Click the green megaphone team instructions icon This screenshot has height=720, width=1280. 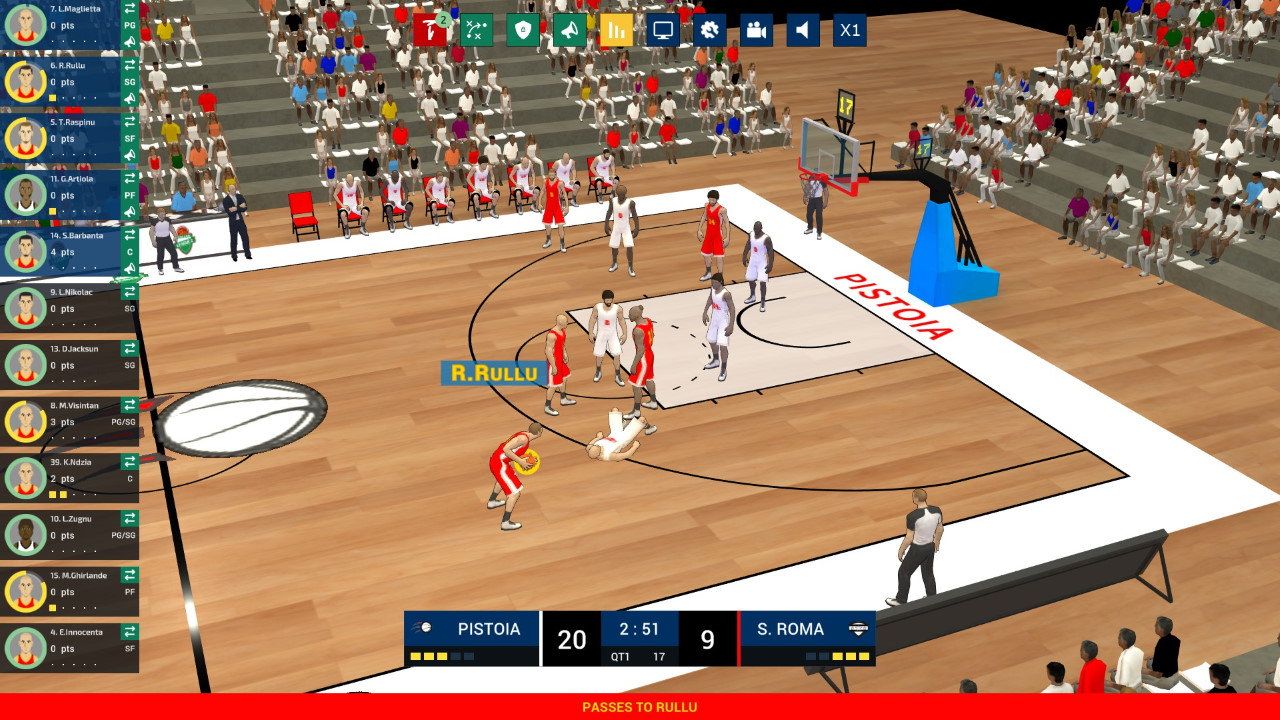570,30
